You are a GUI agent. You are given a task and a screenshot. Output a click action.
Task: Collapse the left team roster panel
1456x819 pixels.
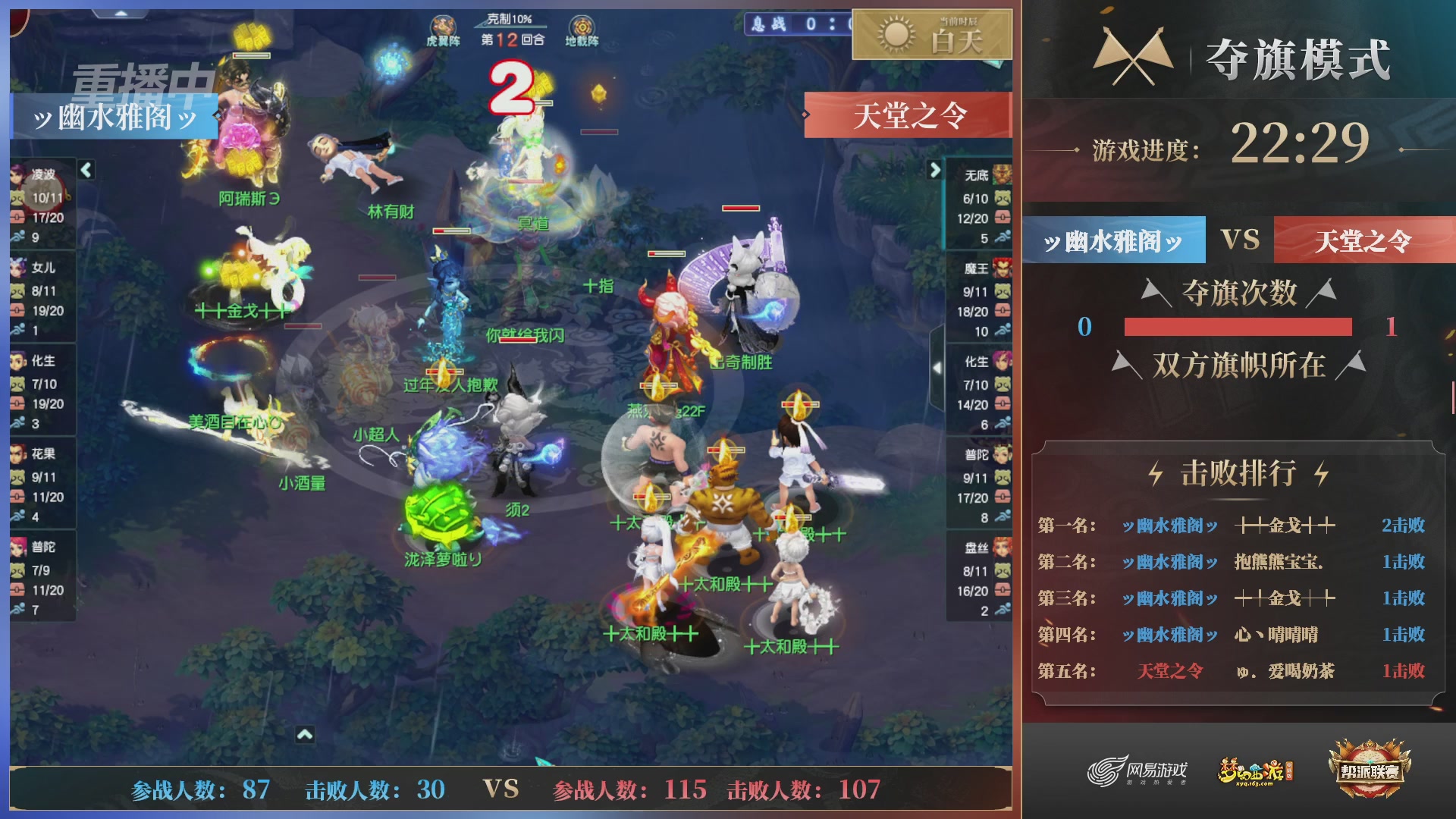[x=86, y=170]
